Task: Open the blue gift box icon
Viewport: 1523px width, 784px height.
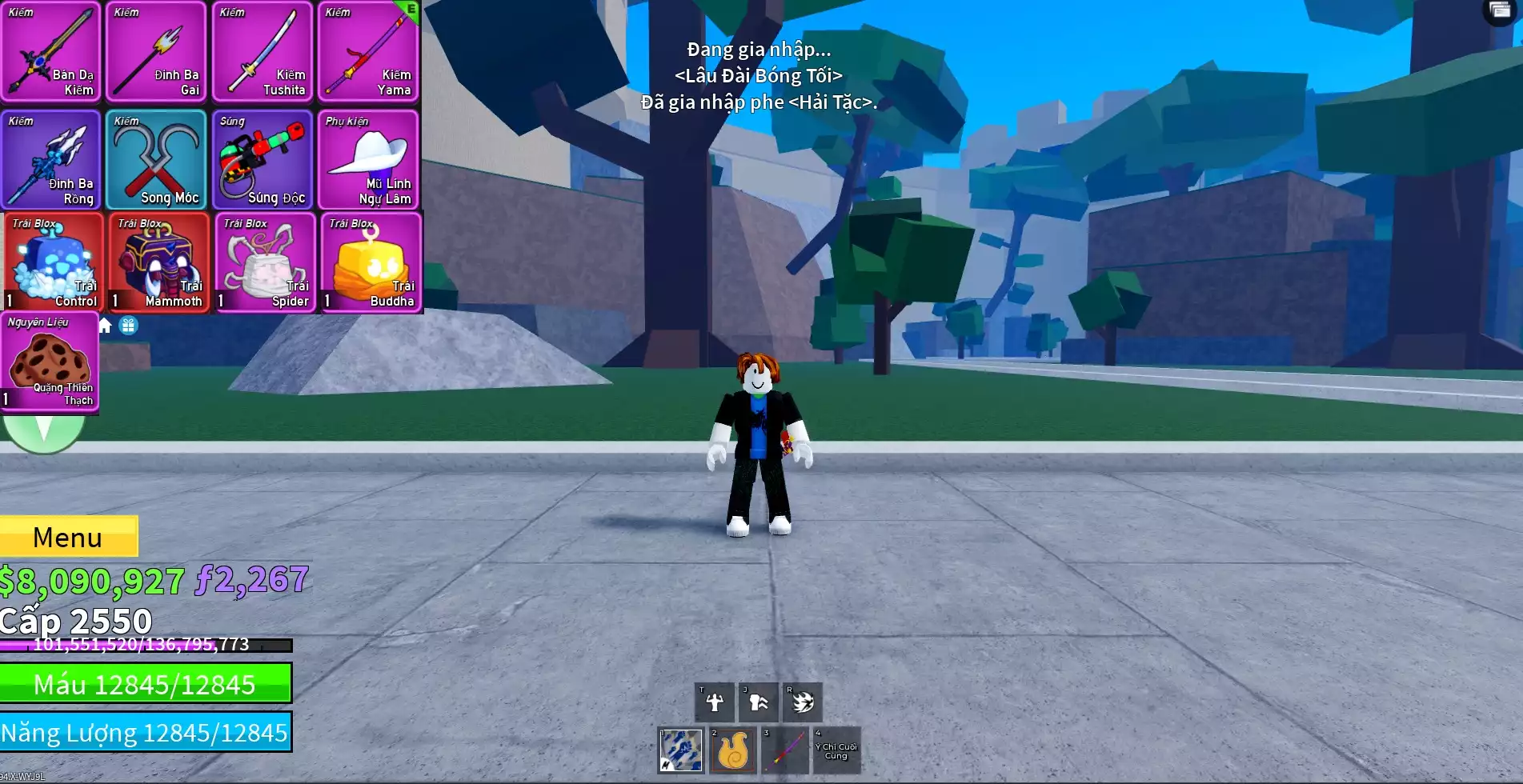Action: point(128,326)
